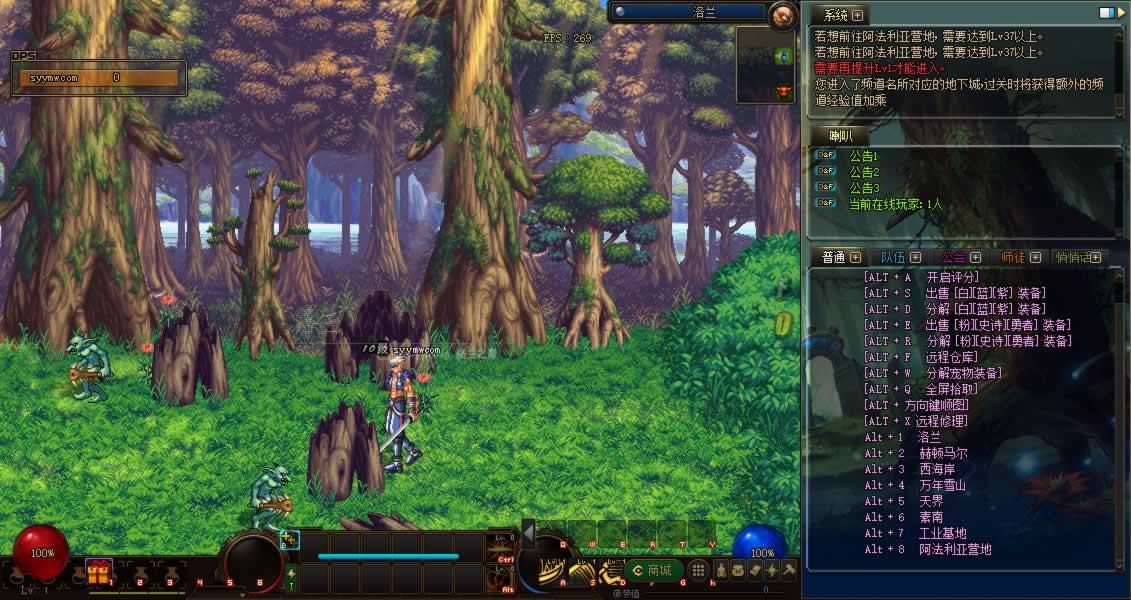Open the 师徒 chat tab
This screenshot has width=1131, height=600.
(x=1013, y=257)
